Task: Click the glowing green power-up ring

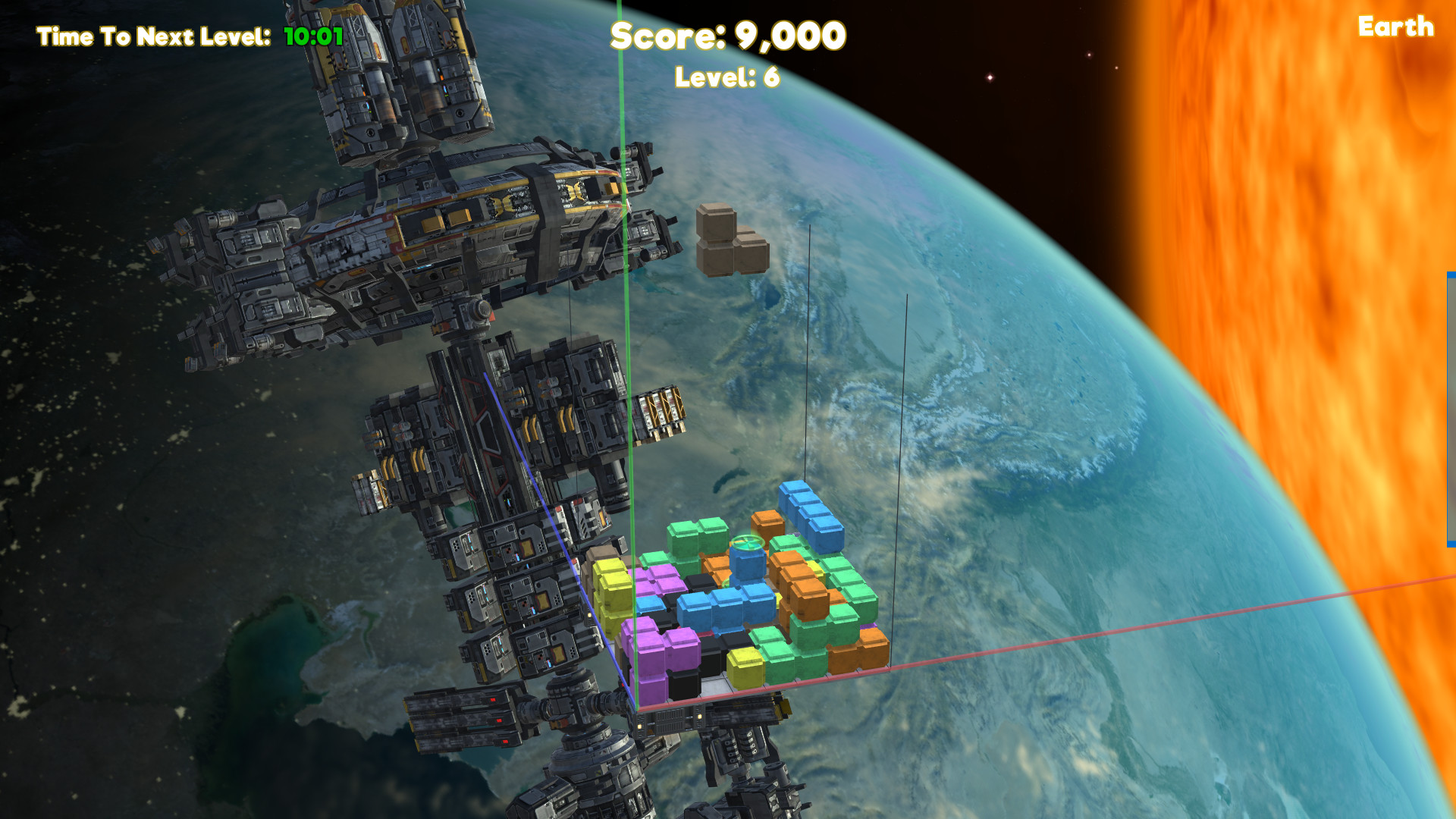Action: tap(747, 543)
